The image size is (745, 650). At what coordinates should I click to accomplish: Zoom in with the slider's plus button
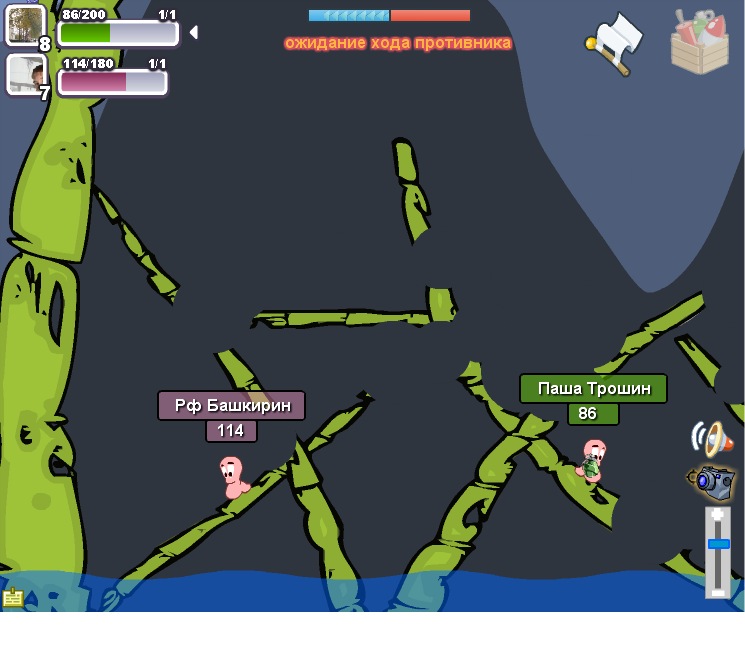coord(718,517)
